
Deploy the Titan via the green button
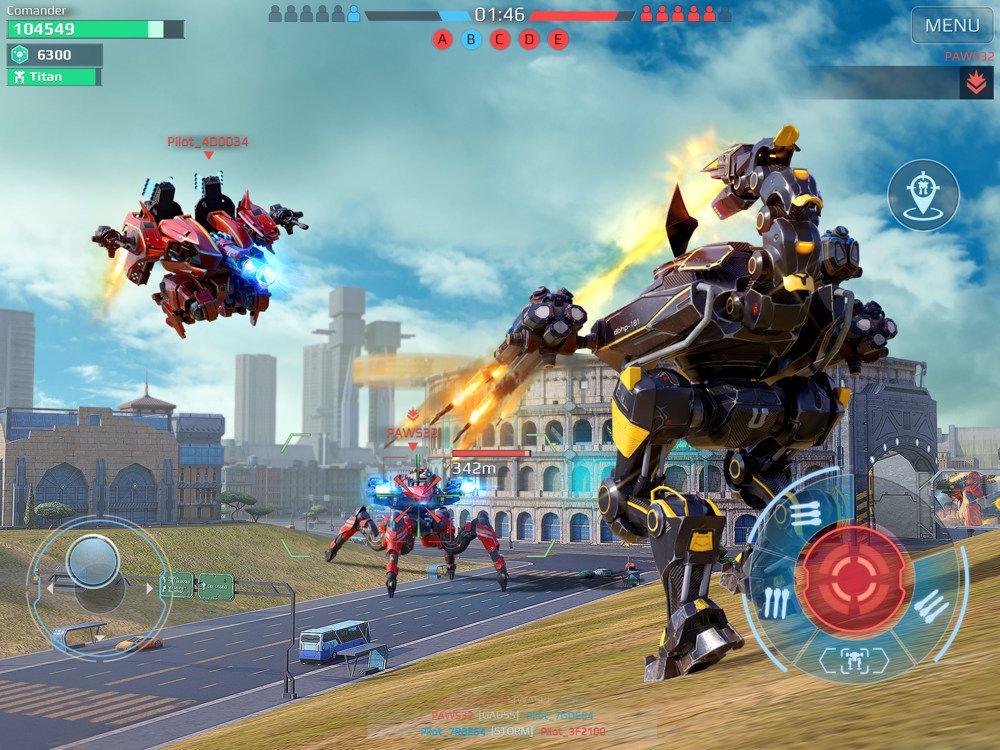(54, 77)
